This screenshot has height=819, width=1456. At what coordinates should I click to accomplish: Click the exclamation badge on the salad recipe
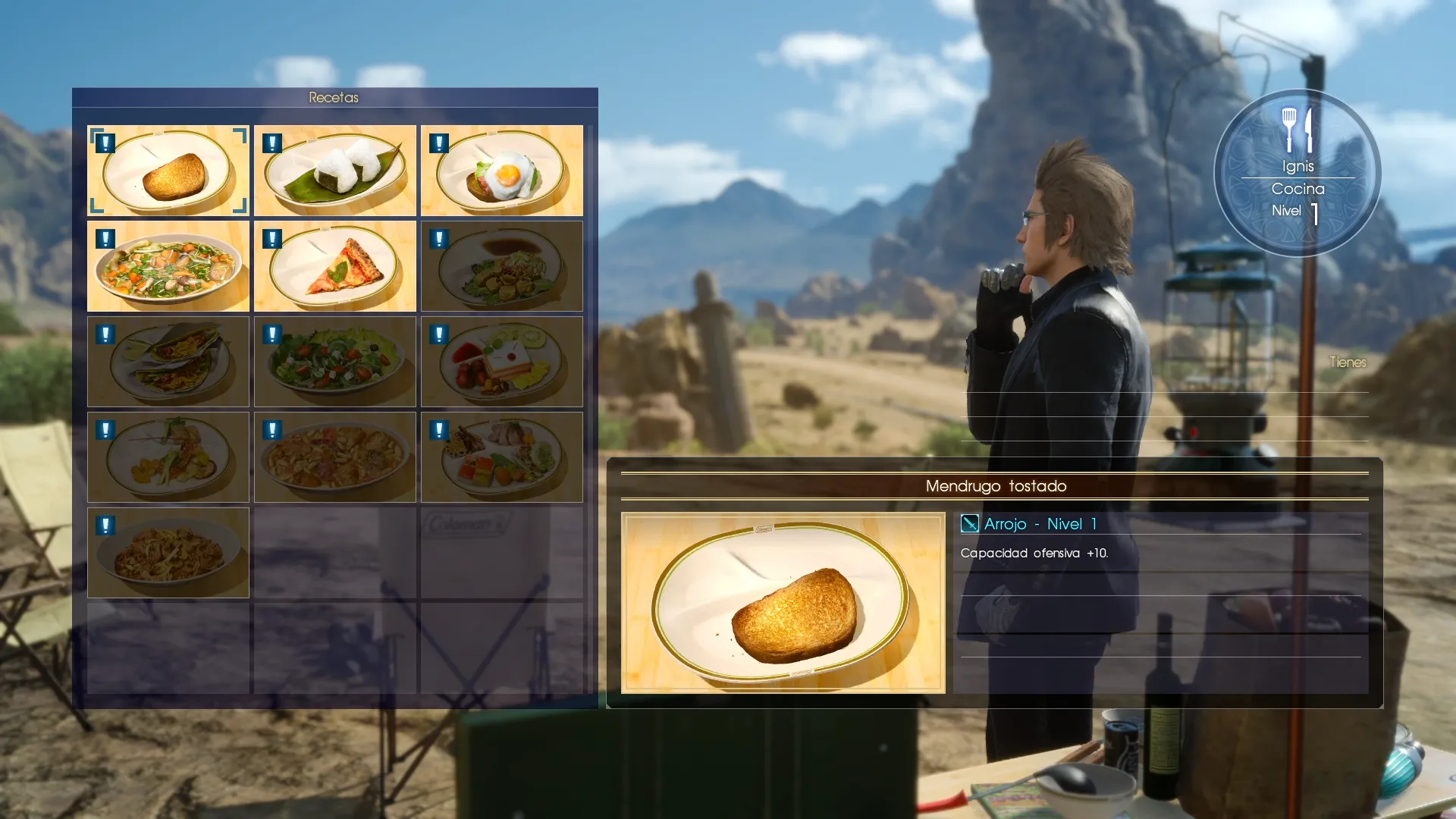[271, 333]
